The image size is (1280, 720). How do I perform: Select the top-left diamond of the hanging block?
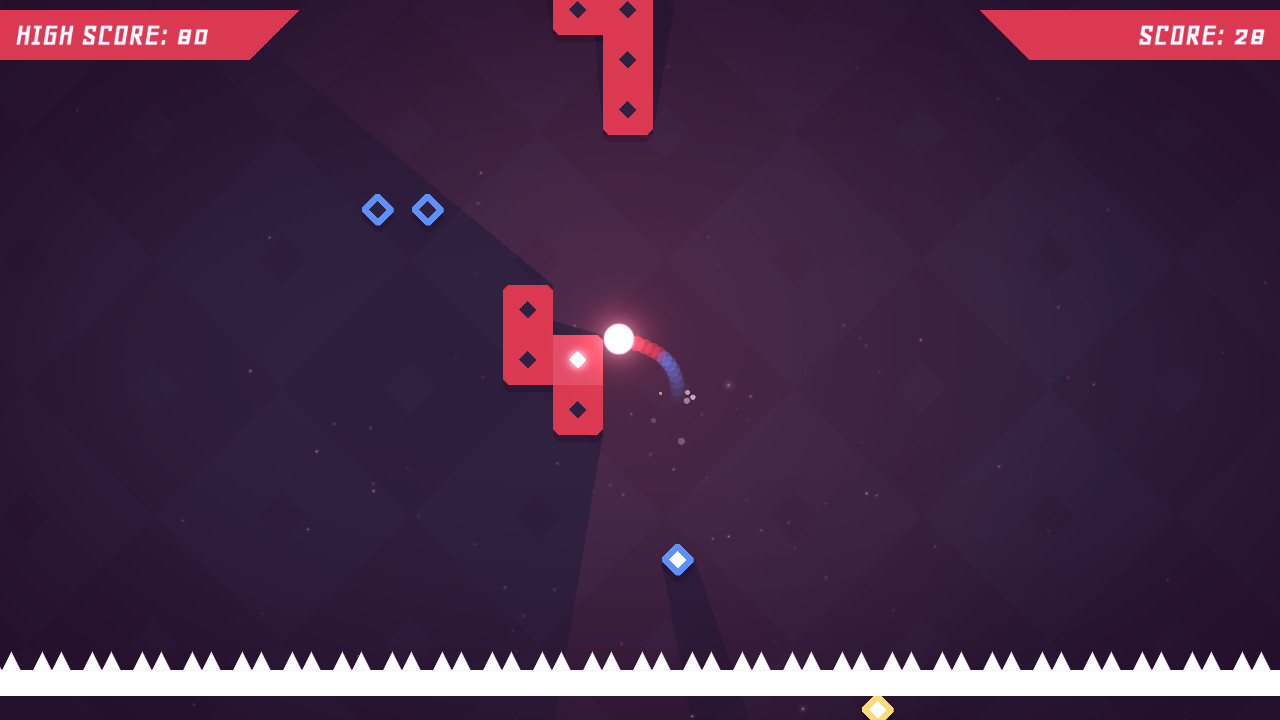pyautogui.click(x=577, y=11)
